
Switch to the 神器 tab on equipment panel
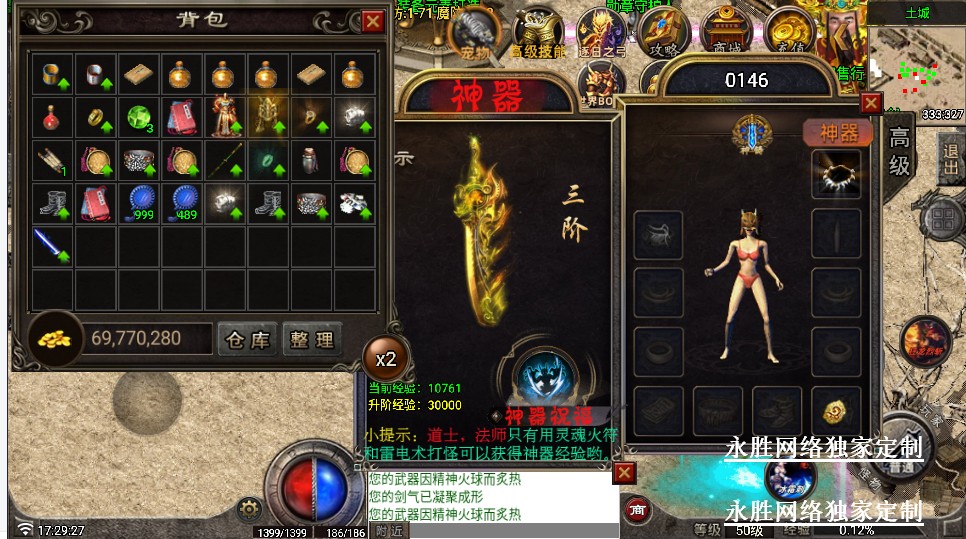[x=838, y=132]
